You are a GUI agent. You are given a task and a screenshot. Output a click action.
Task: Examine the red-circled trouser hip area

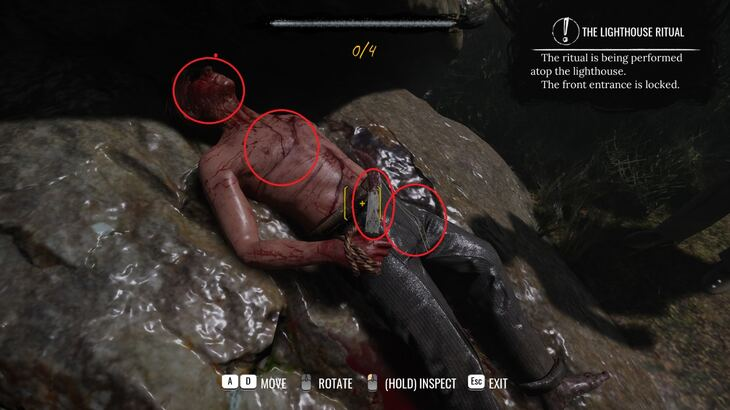[x=415, y=219]
